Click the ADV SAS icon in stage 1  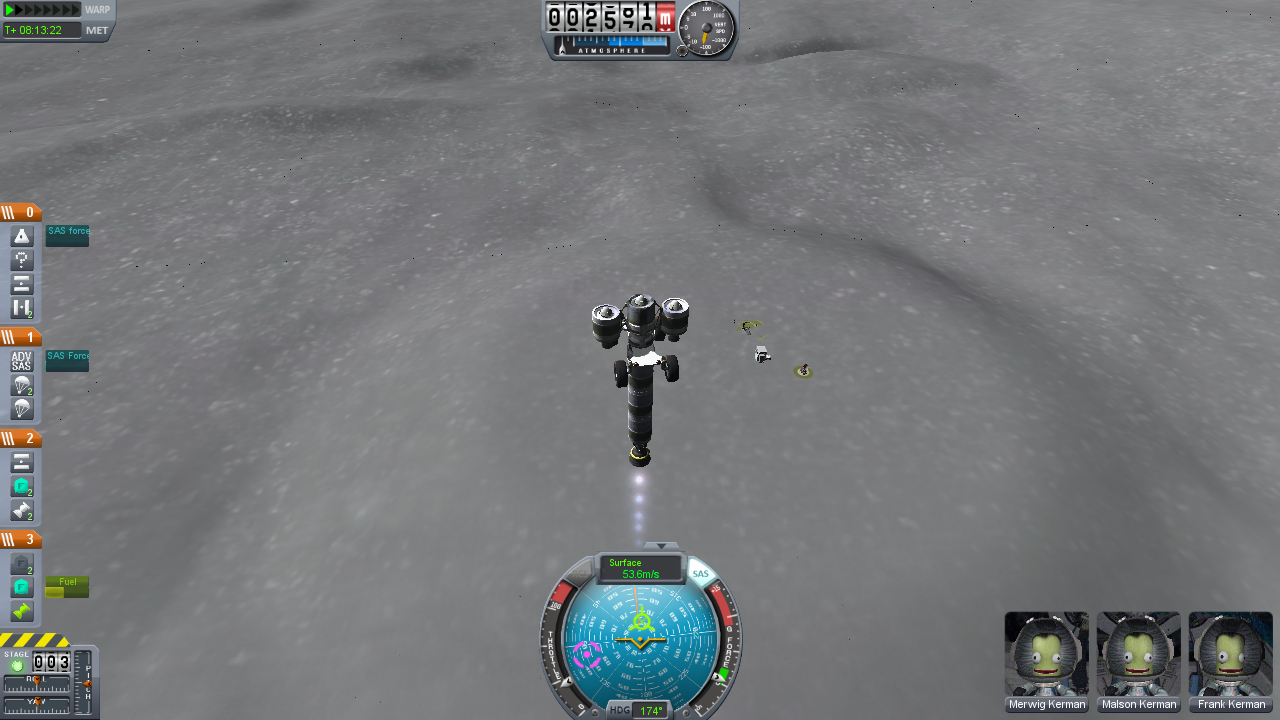click(20, 360)
